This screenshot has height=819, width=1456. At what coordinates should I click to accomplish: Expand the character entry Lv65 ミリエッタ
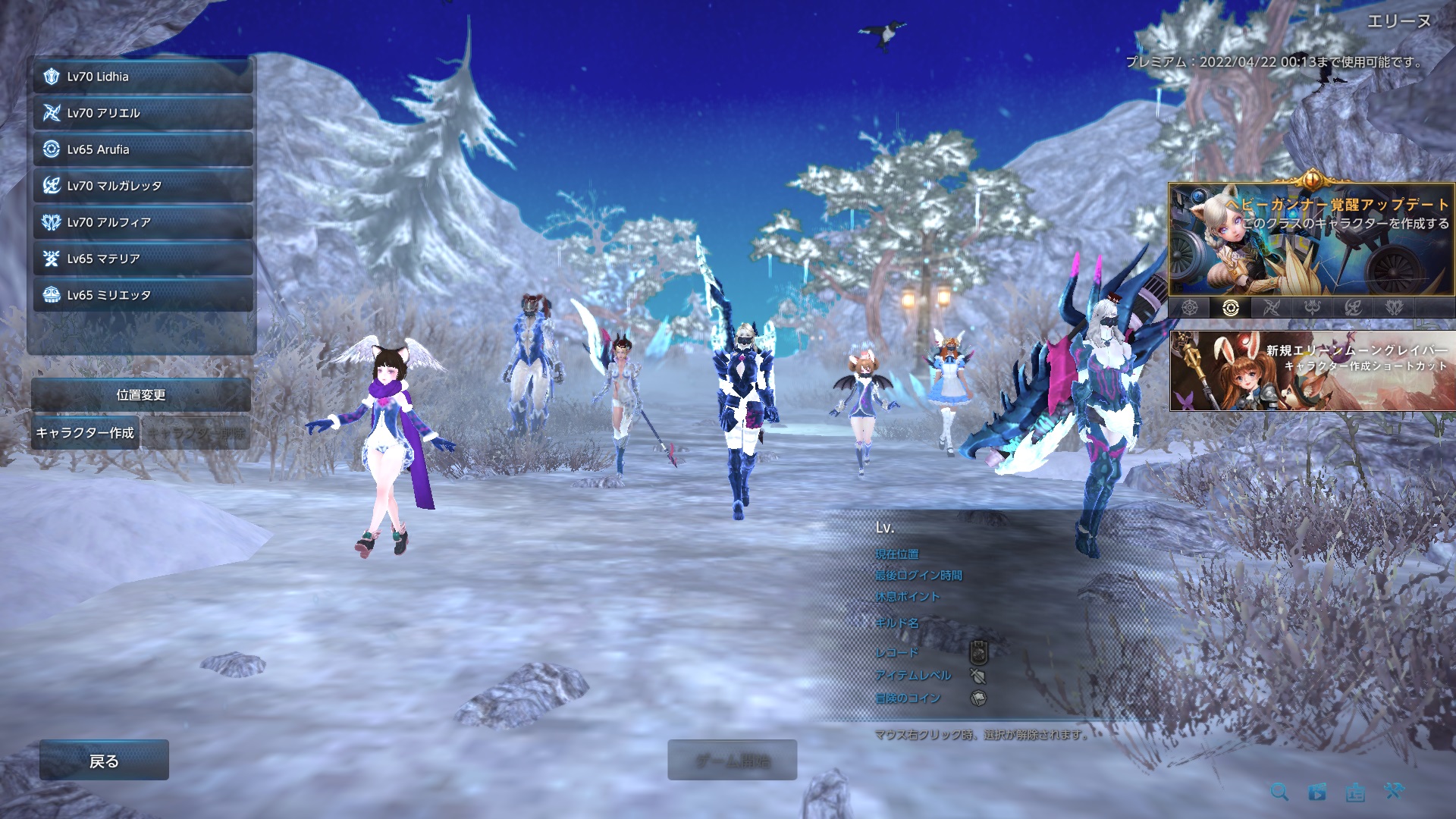pyautogui.click(x=140, y=296)
